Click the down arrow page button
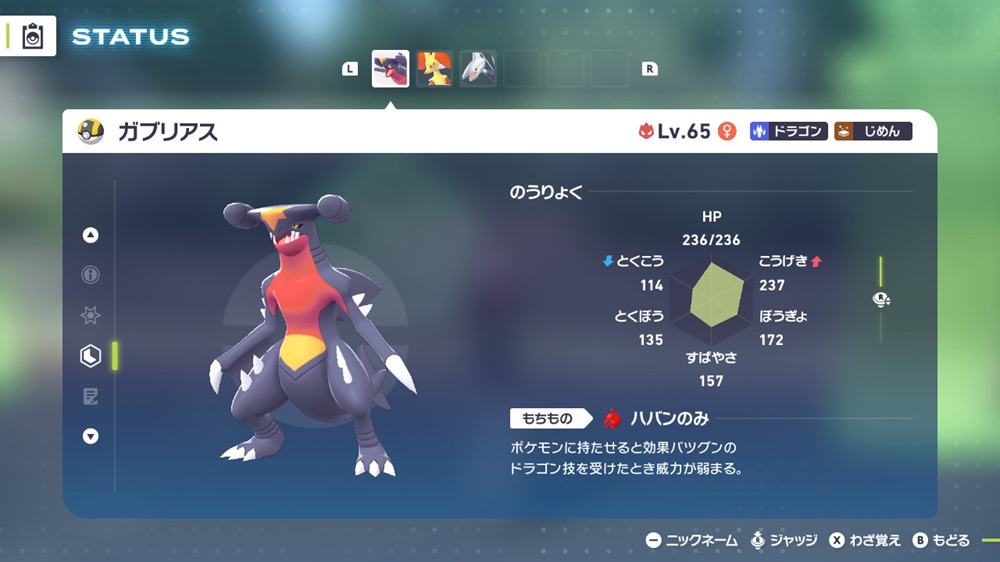The width and height of the screenshot is (1000, 562). click(x=91, y=436)
